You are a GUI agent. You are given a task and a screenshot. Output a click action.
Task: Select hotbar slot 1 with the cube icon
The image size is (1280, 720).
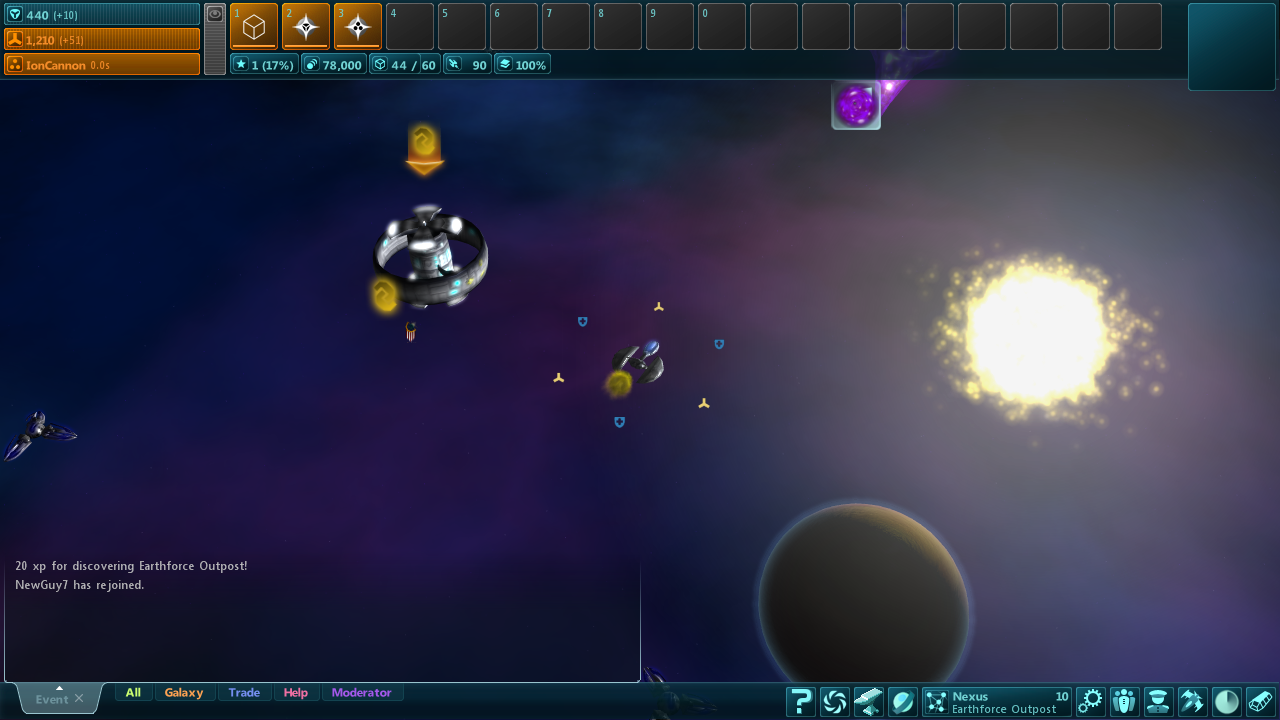point(254,26)
